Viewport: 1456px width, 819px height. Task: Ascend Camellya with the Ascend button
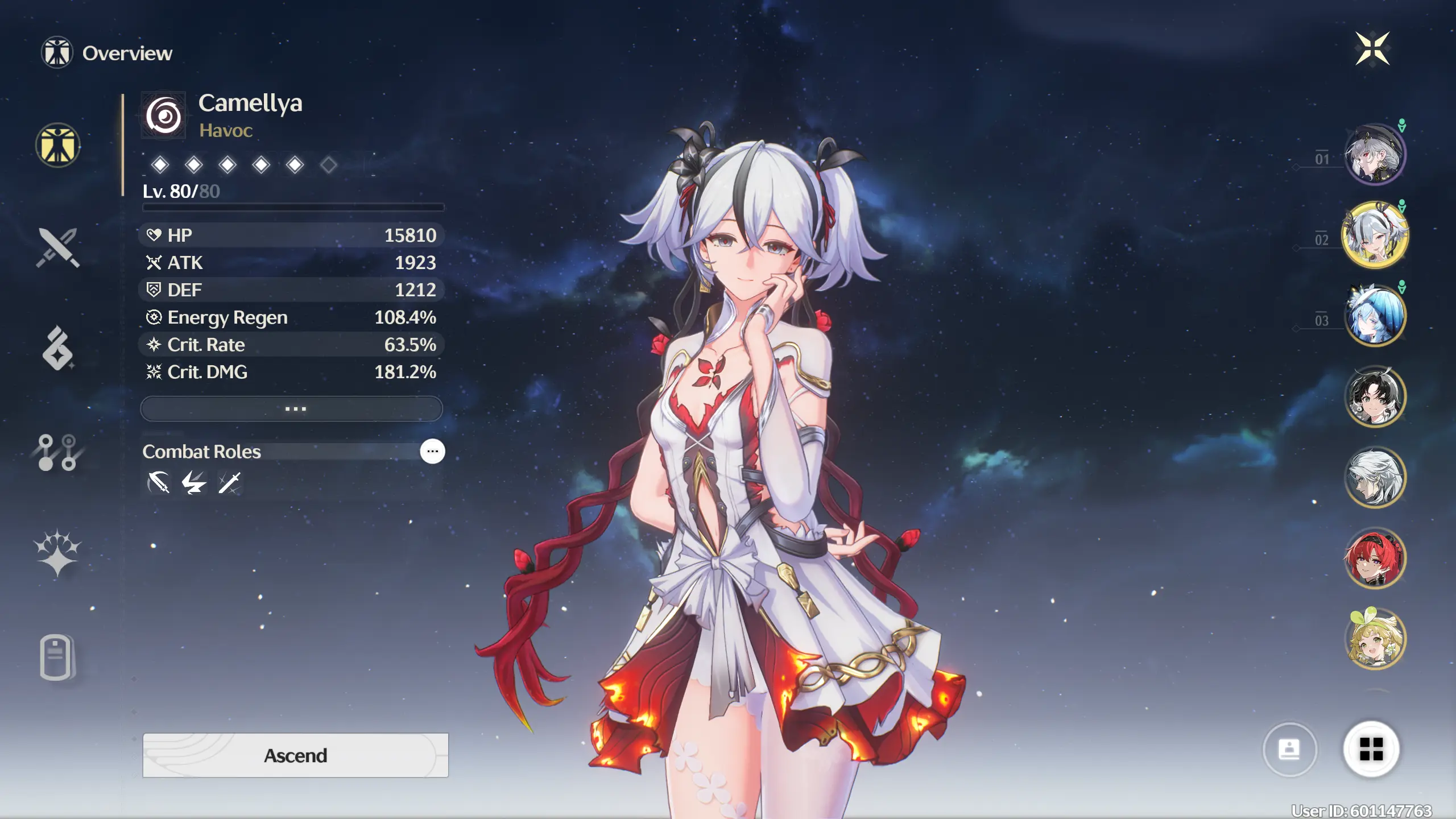pyautogui.click(x=295, y=755)
